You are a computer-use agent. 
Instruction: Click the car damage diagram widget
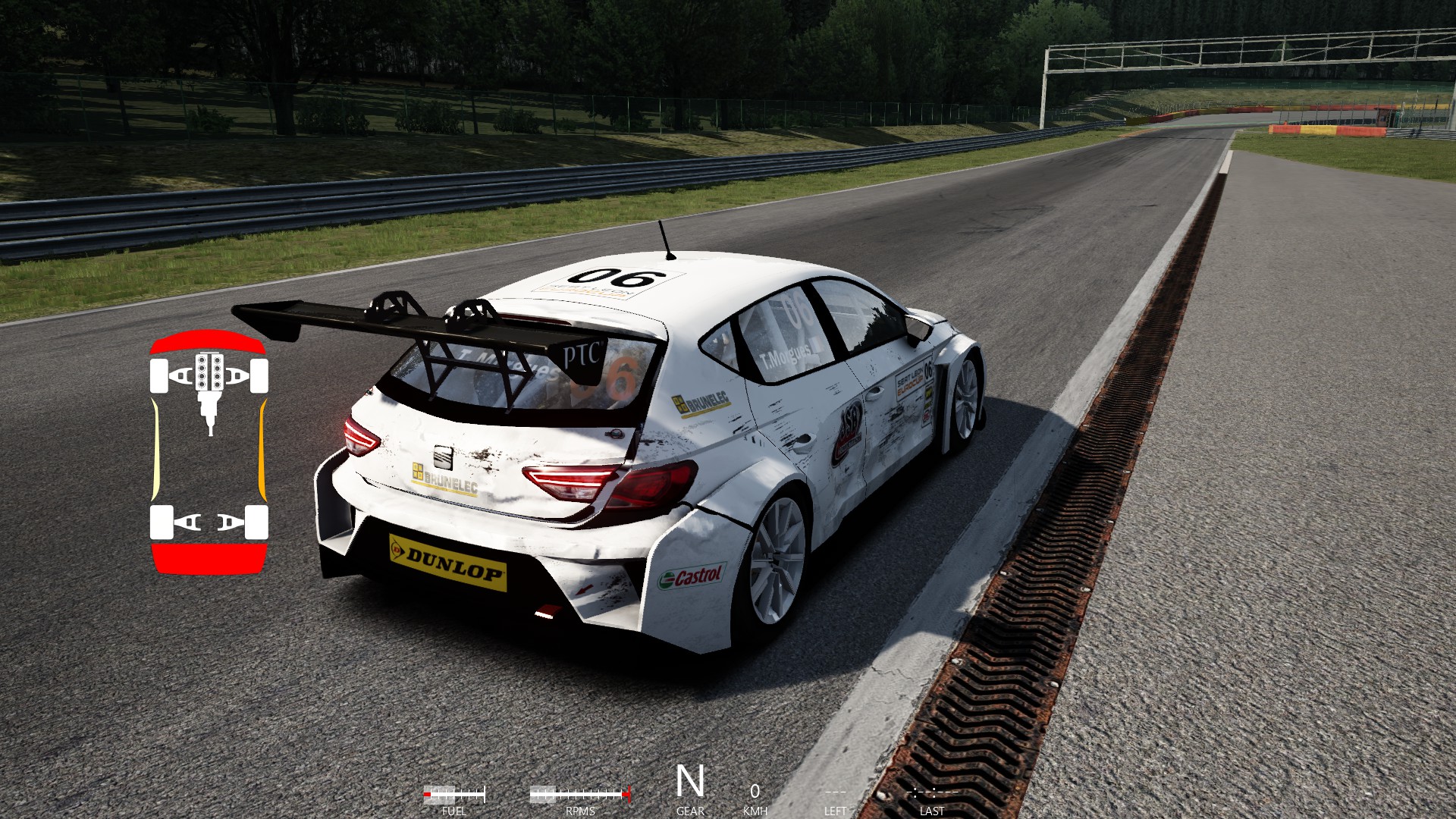coord(209,453)
